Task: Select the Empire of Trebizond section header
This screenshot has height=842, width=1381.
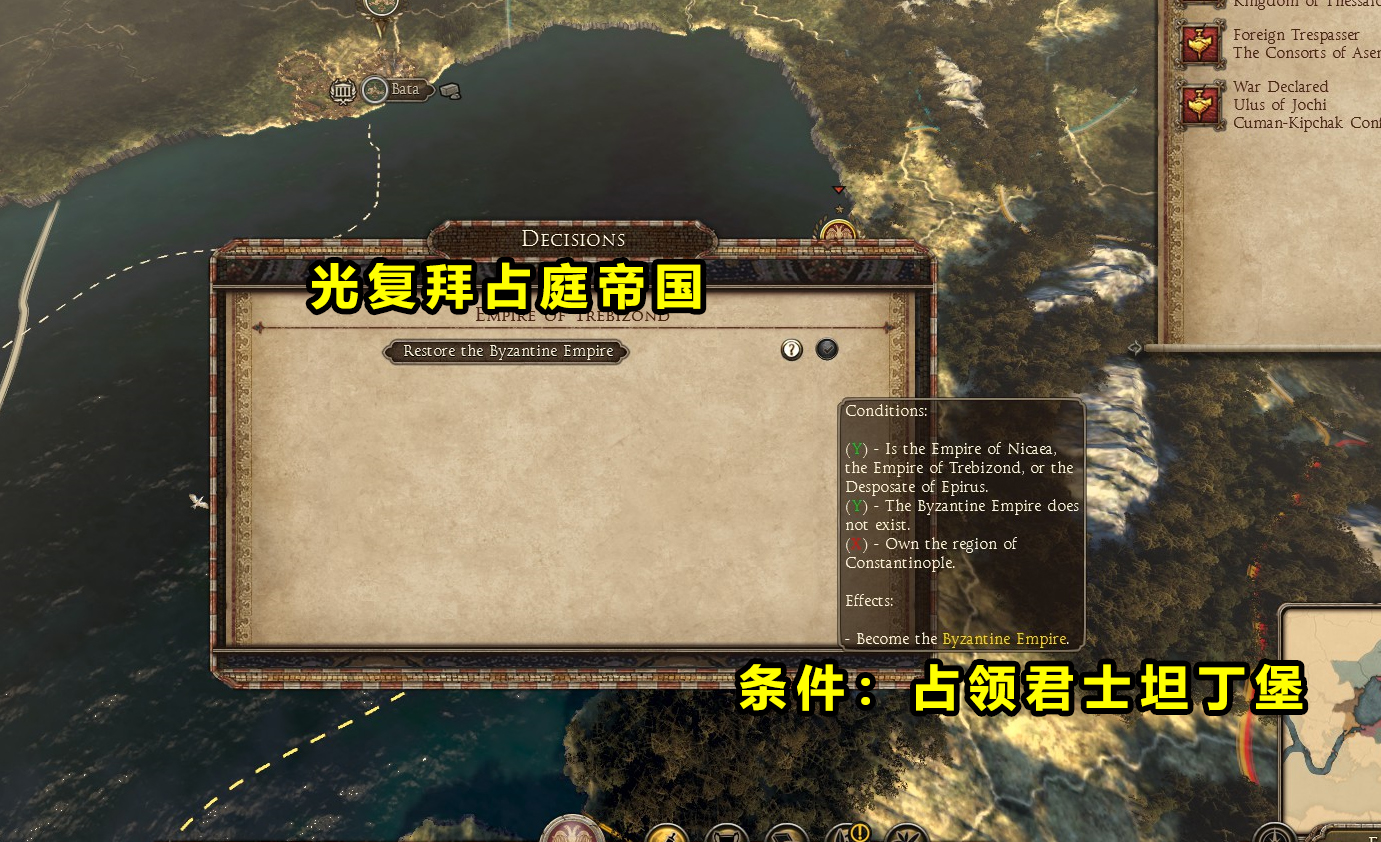Action: [573, 316]
